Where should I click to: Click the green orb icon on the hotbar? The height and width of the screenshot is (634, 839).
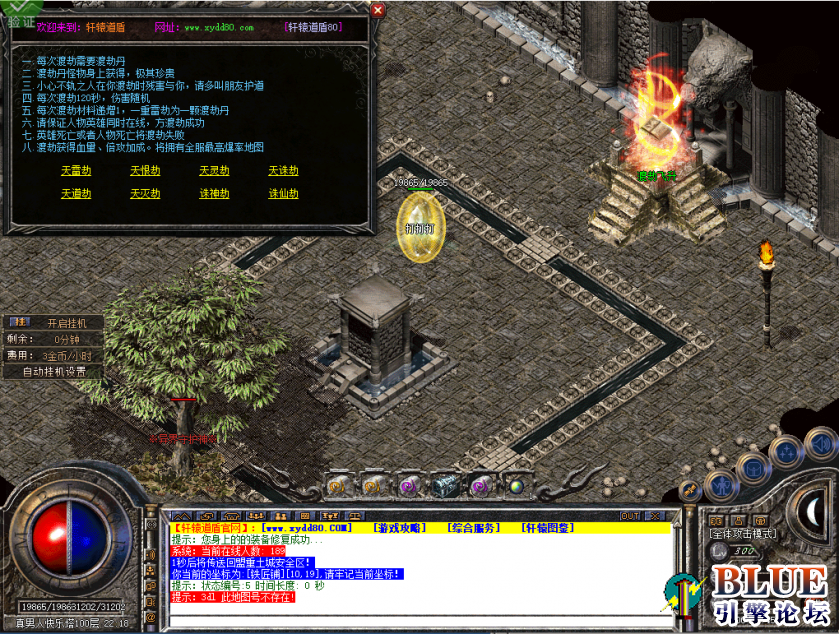click(516, 487)
